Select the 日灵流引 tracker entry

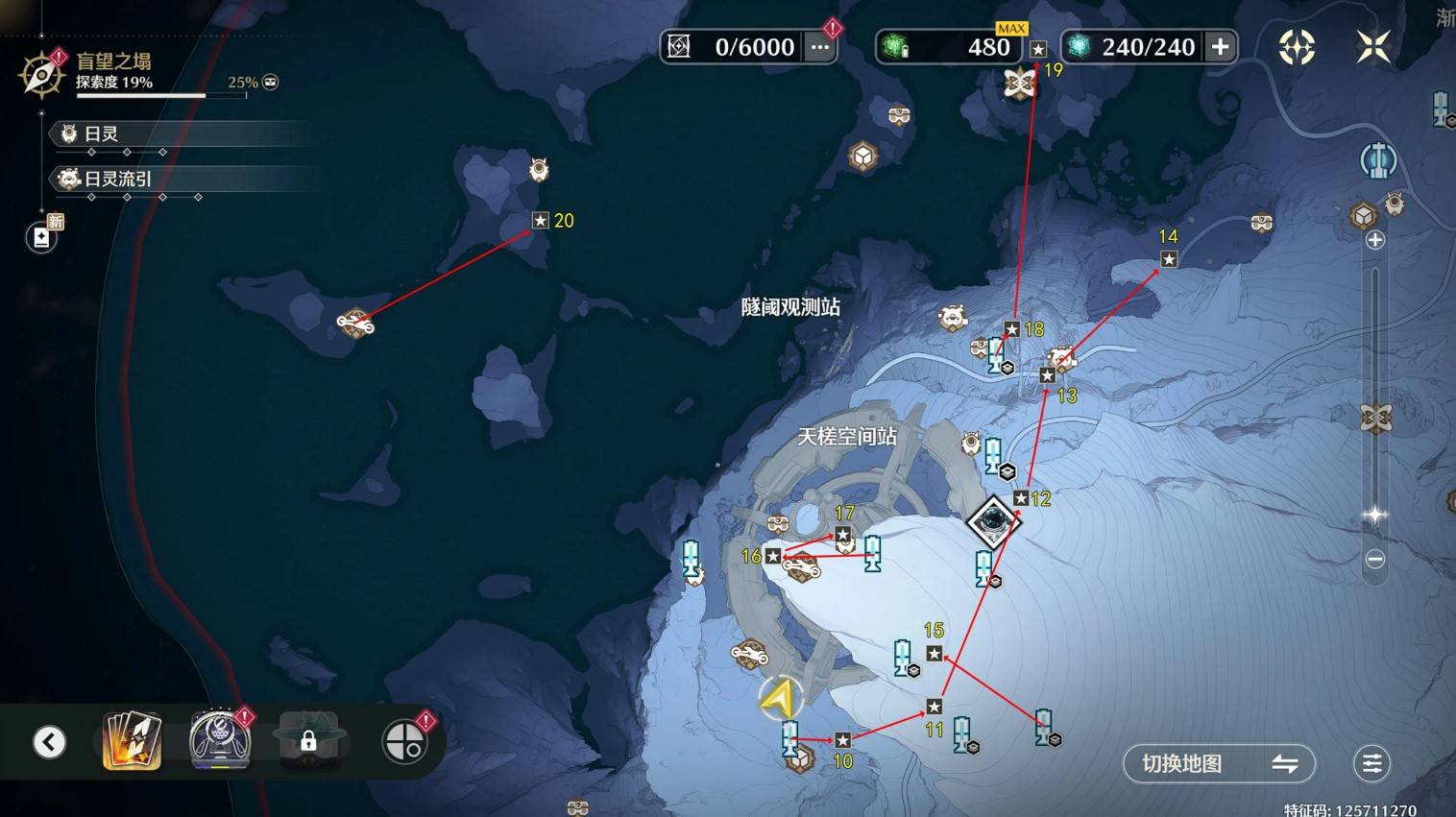(x=117, y=179)
